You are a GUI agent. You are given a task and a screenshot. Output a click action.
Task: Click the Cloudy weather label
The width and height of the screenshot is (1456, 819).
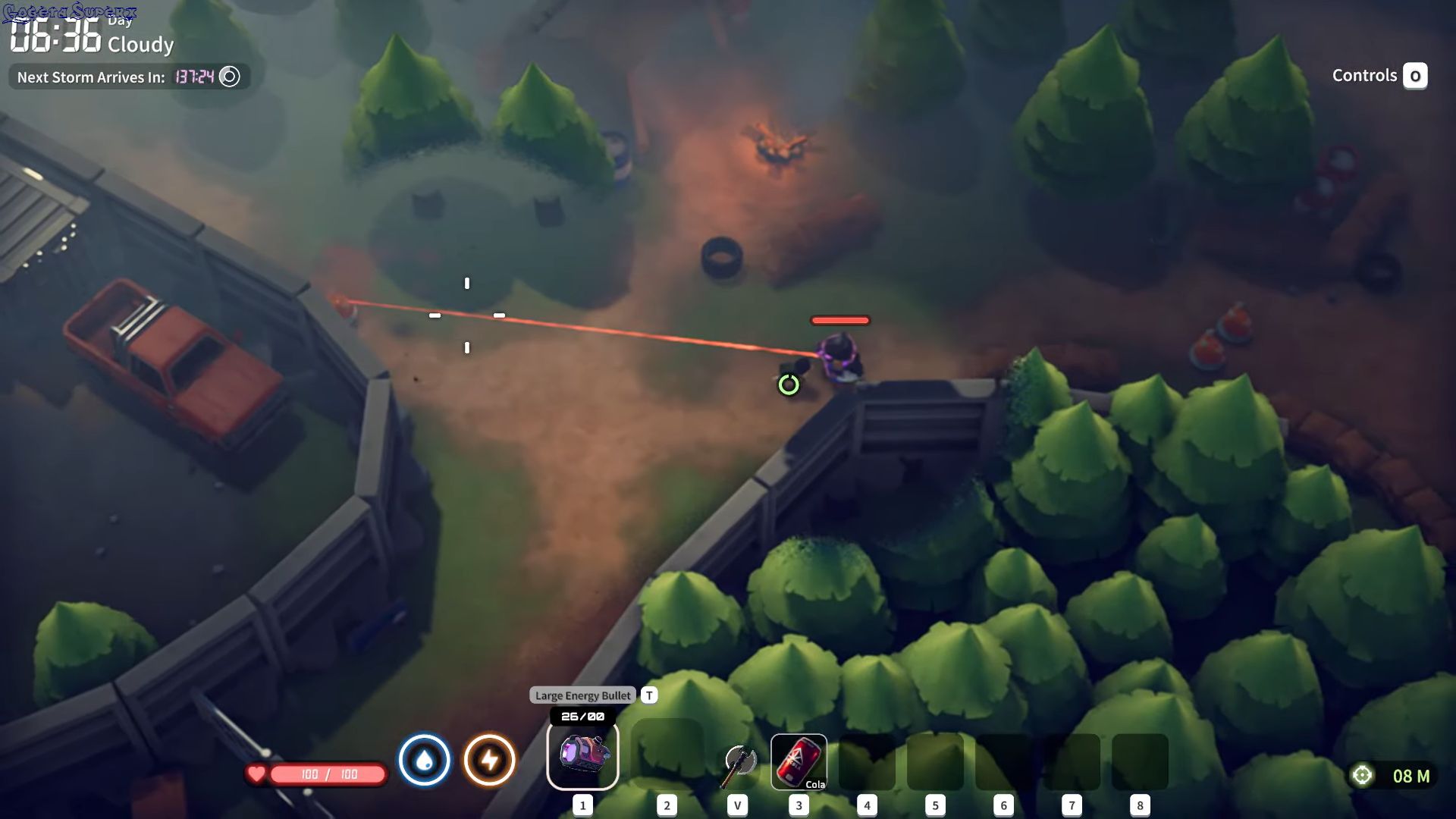[x=141, y=45]
